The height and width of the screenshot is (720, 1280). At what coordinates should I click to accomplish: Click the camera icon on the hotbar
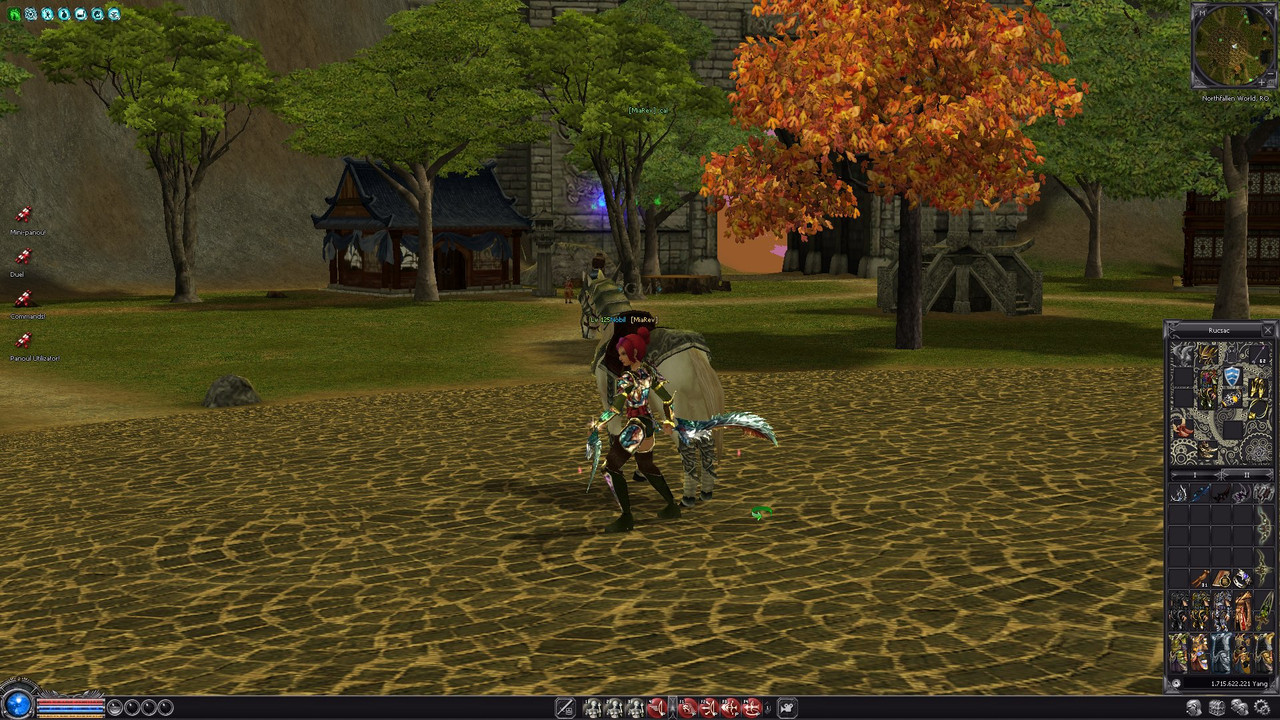pyautogui.click(x=787, y=708)
